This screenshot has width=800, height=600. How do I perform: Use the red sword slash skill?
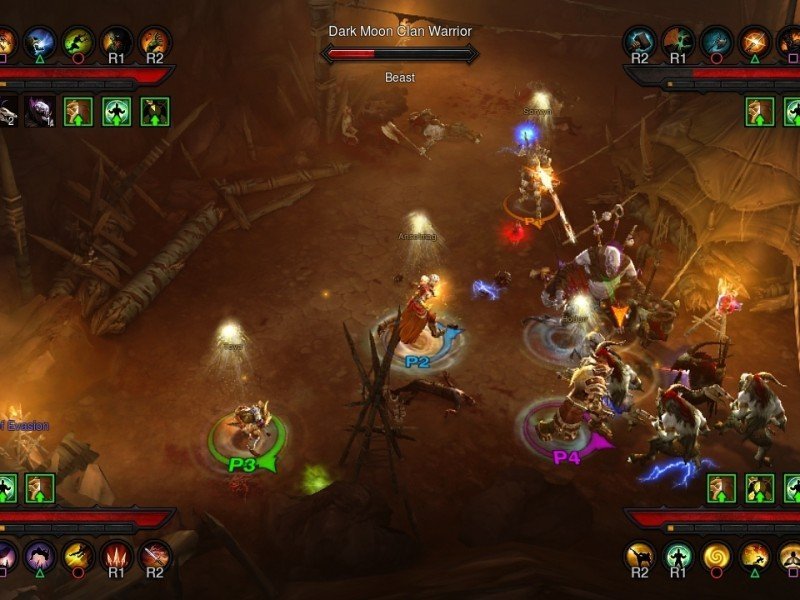[154, 556]
